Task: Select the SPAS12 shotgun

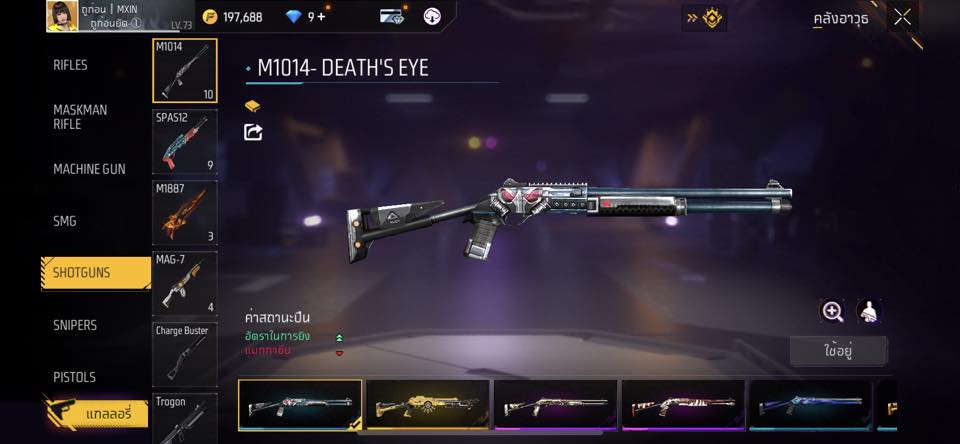Action: click(185, 141)
